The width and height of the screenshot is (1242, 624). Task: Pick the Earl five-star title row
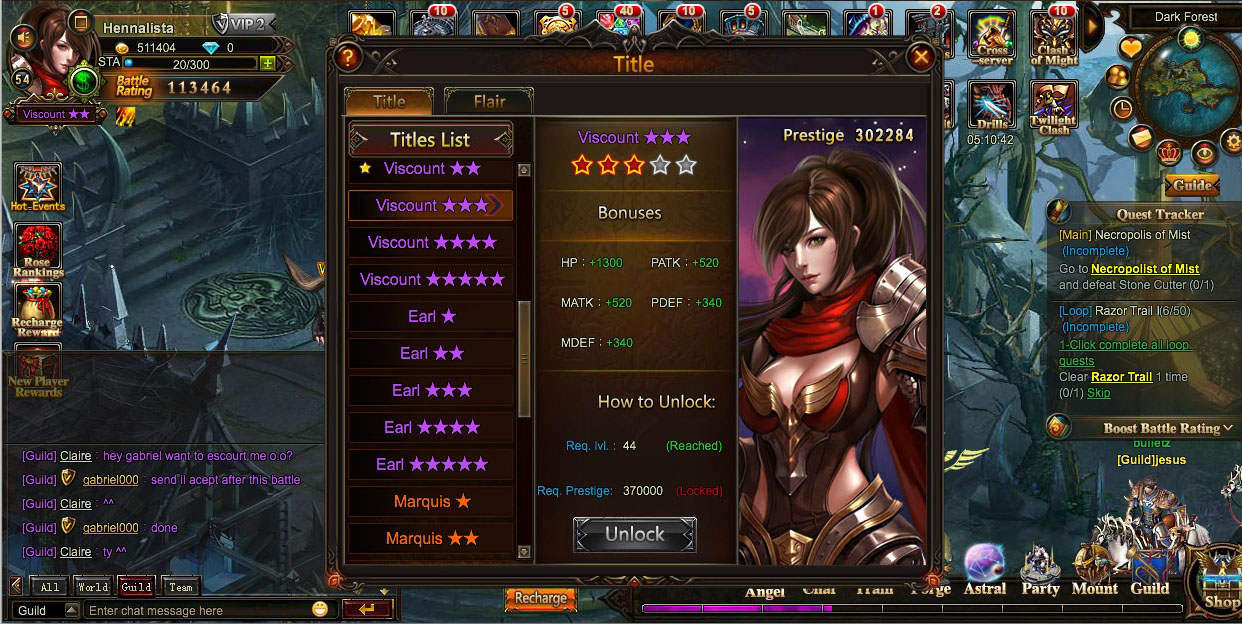pos(431,464)
